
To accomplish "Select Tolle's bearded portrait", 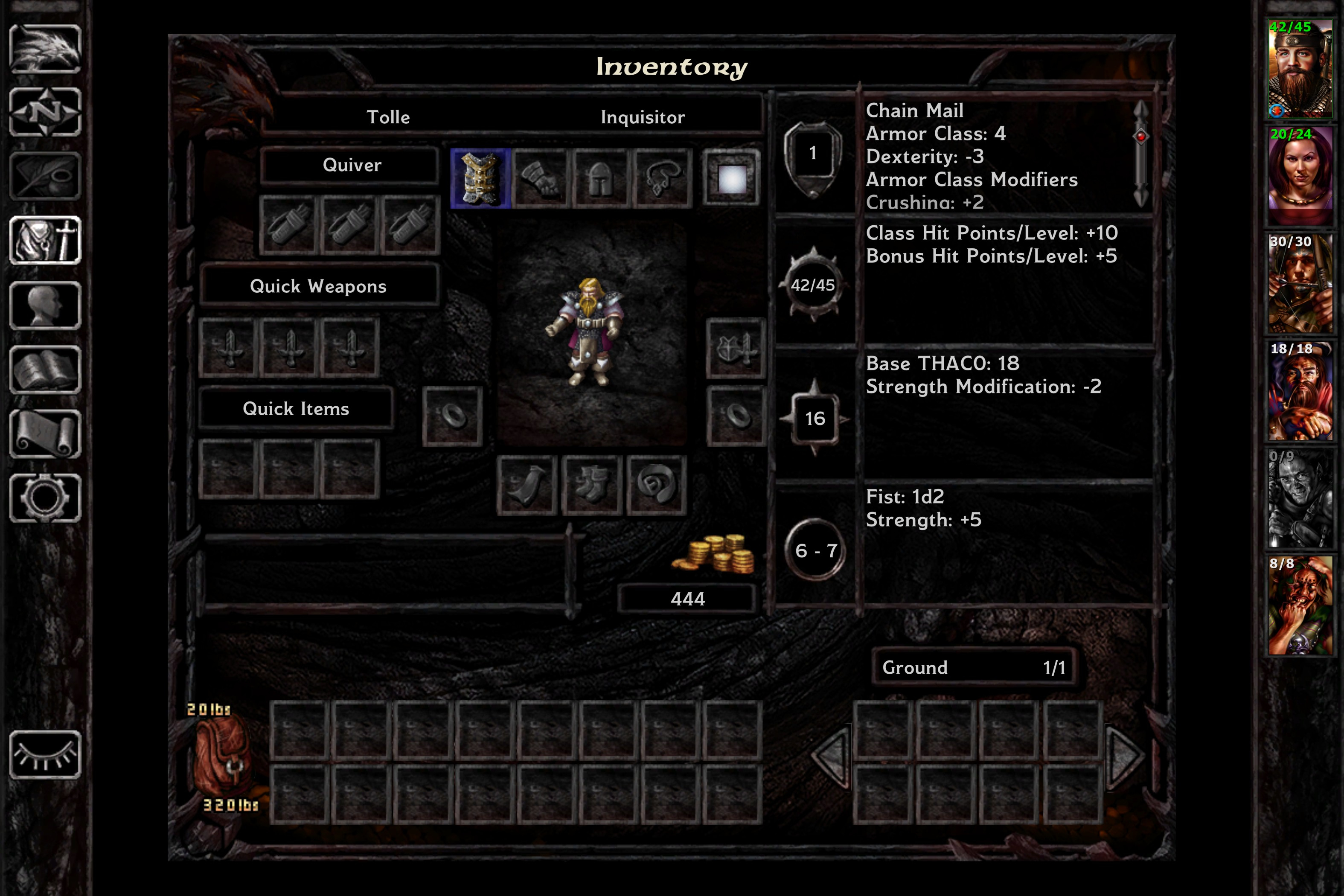I will [1300, 69].
